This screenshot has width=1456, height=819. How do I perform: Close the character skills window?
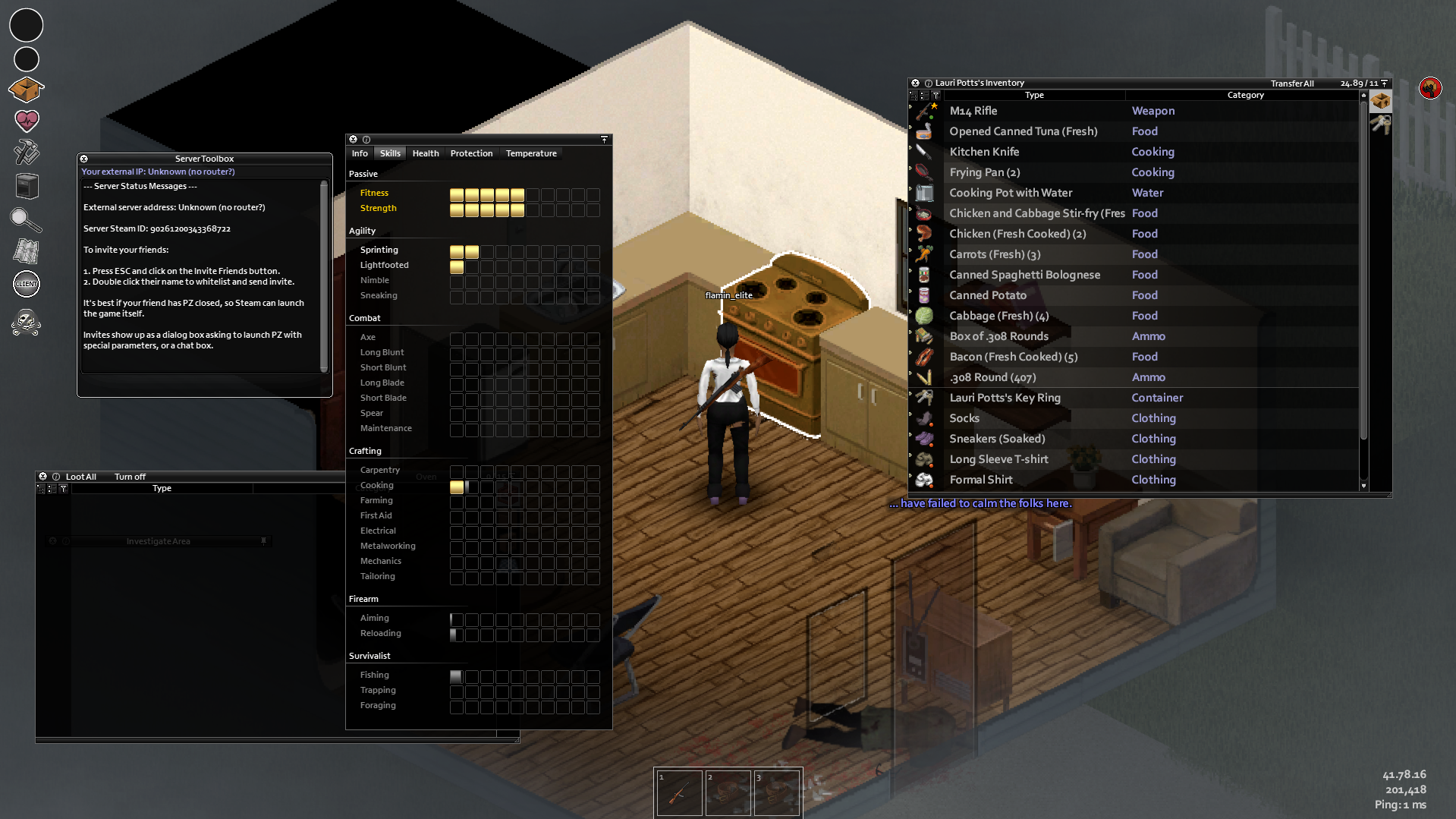(353, 140)
